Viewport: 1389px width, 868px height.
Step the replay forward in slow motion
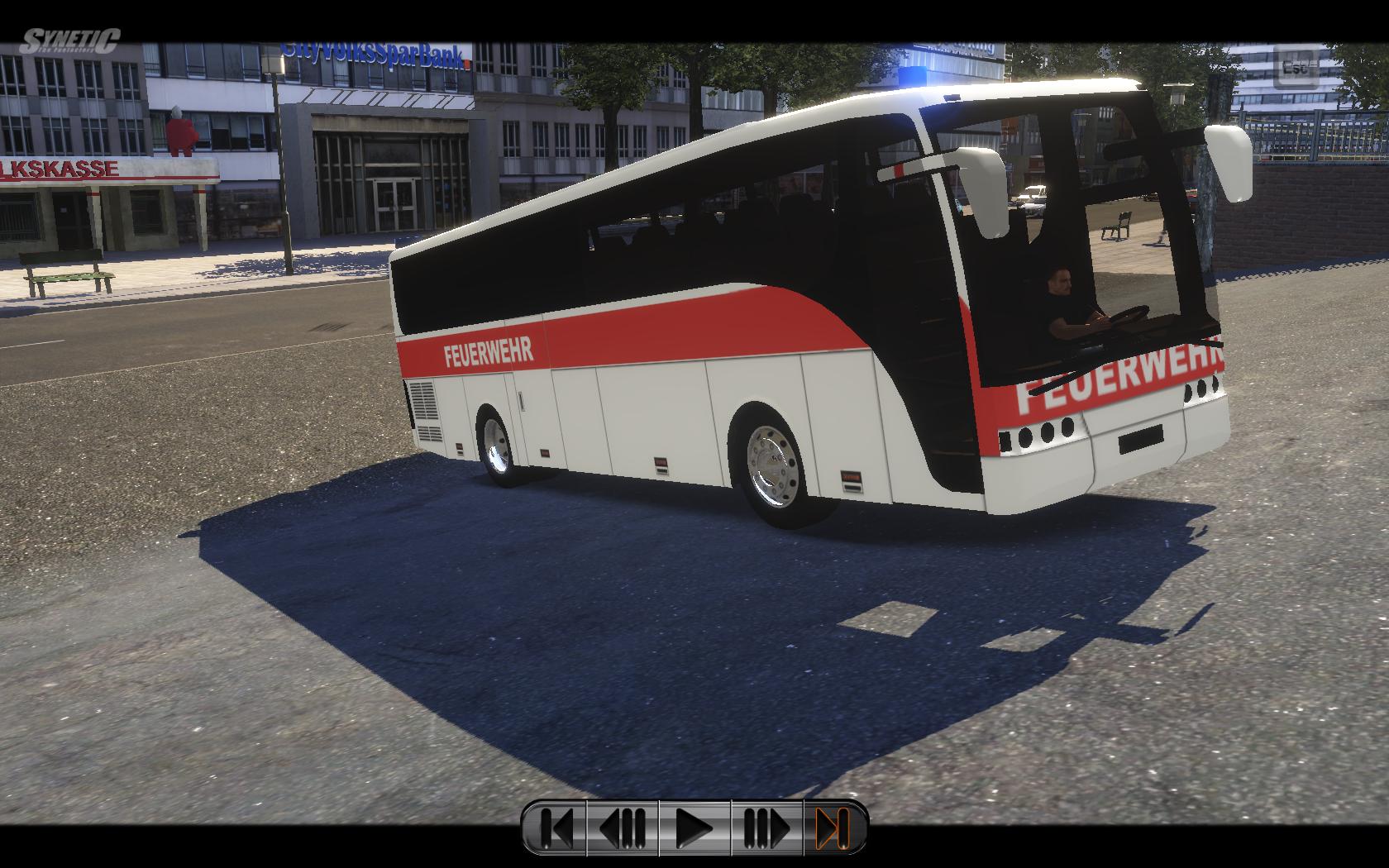[766, 827]
